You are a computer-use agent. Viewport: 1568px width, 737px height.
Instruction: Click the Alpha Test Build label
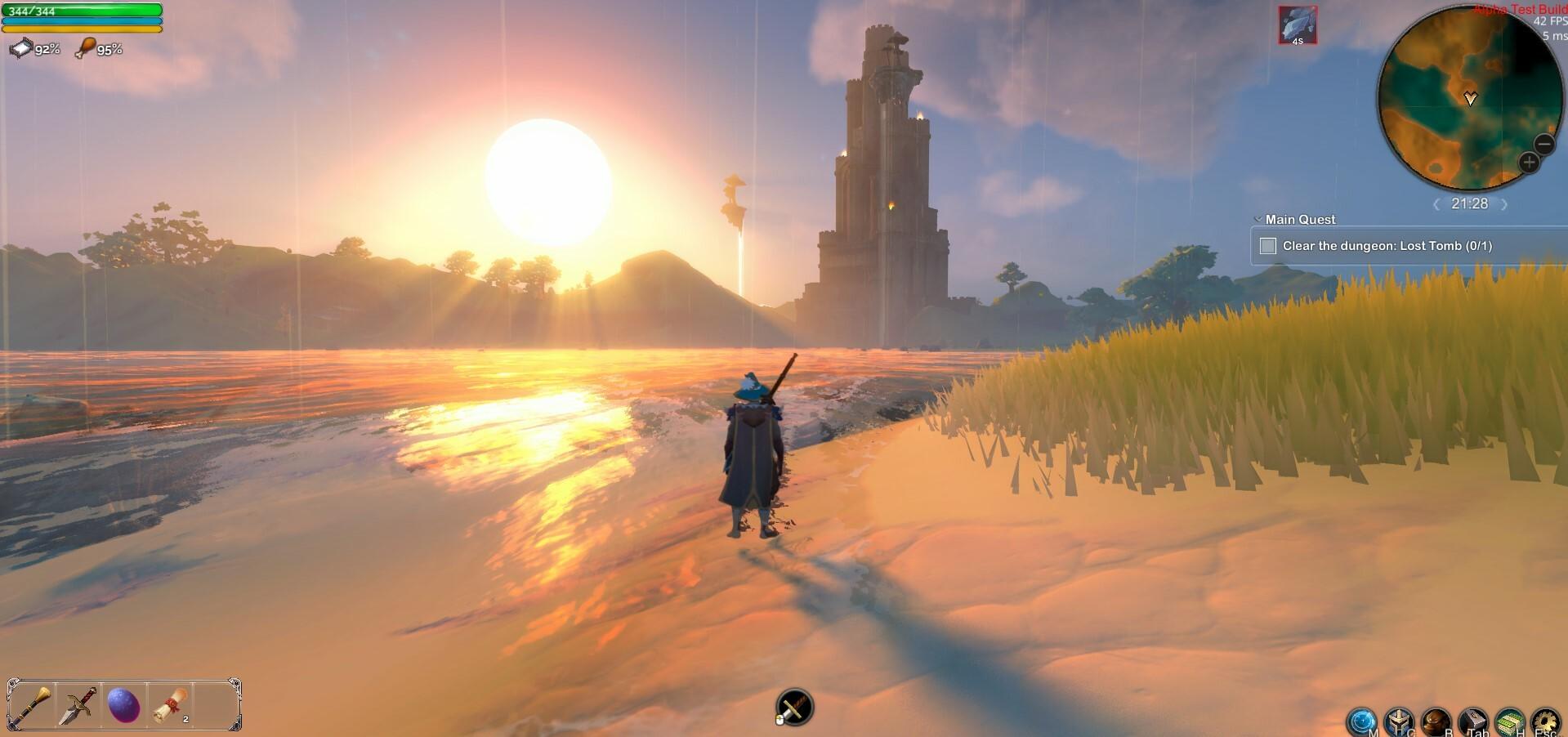1516,10
